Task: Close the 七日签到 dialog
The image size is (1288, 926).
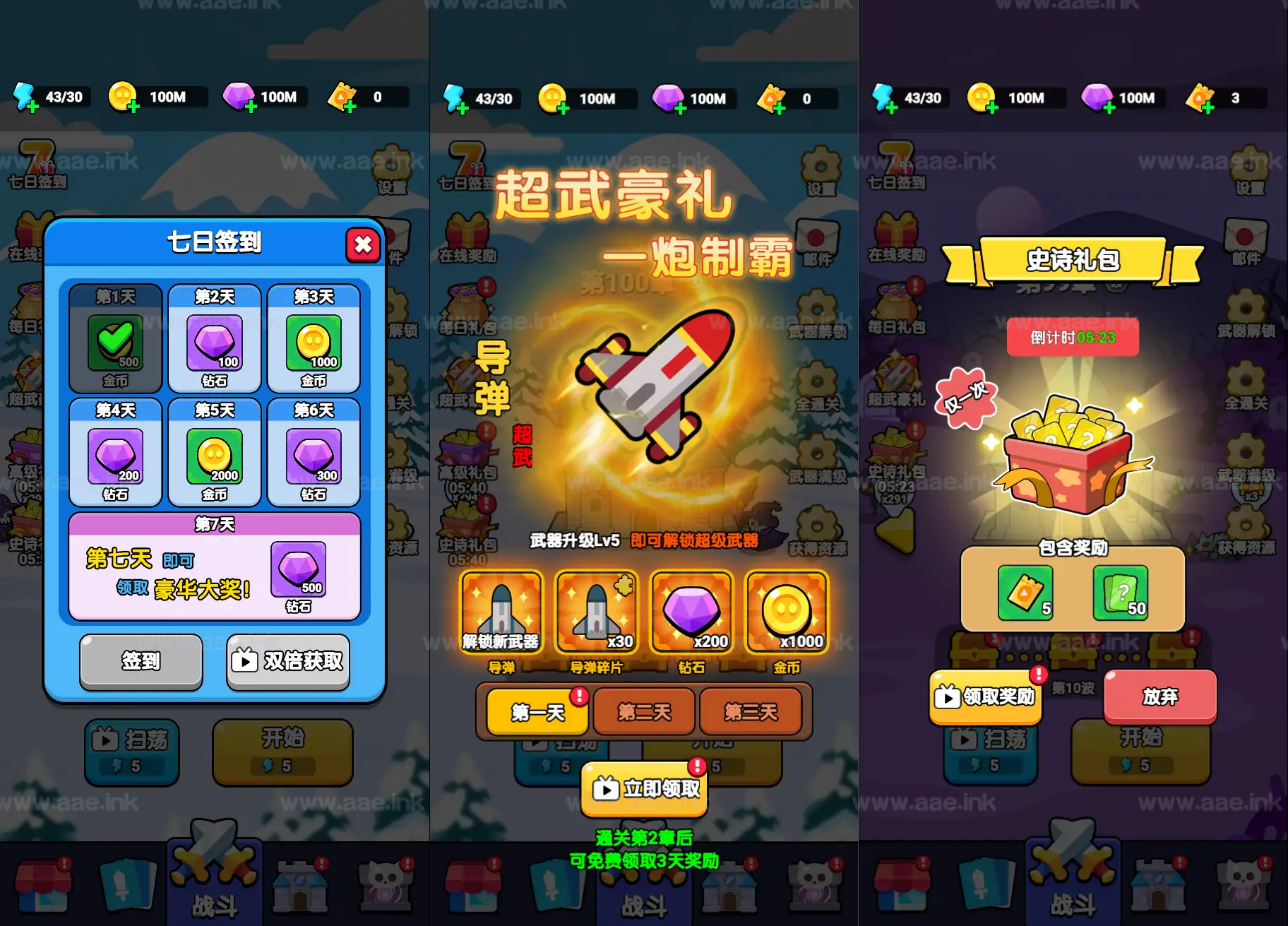Action: click(364, 245)
